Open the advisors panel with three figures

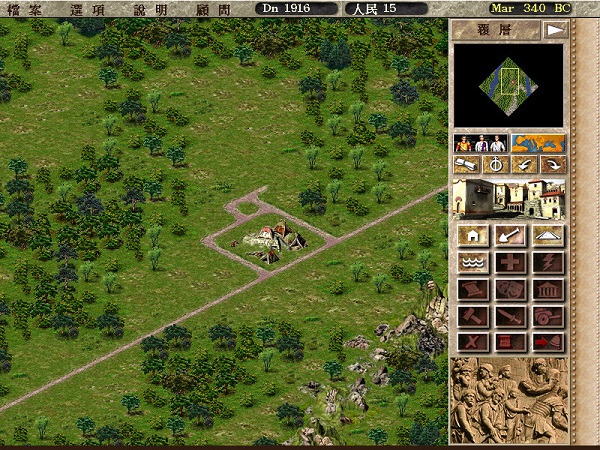[480, 143]
